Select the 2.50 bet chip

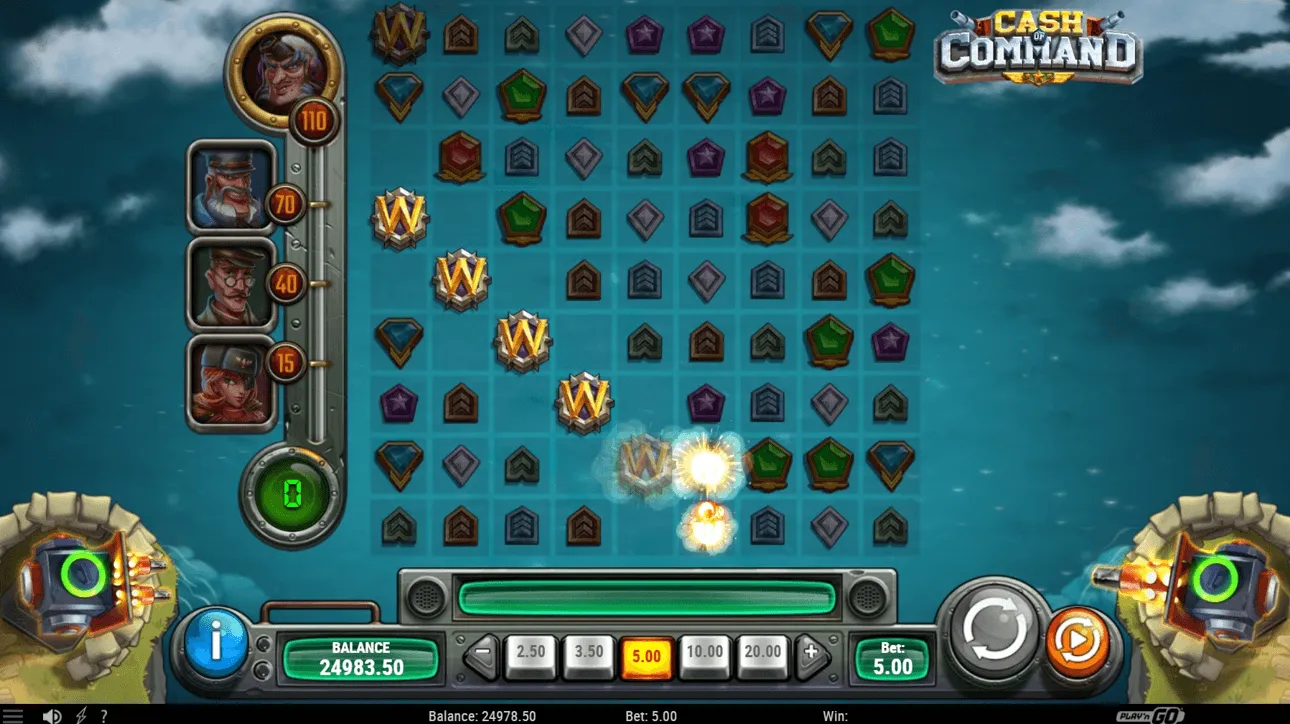[531, 651]
